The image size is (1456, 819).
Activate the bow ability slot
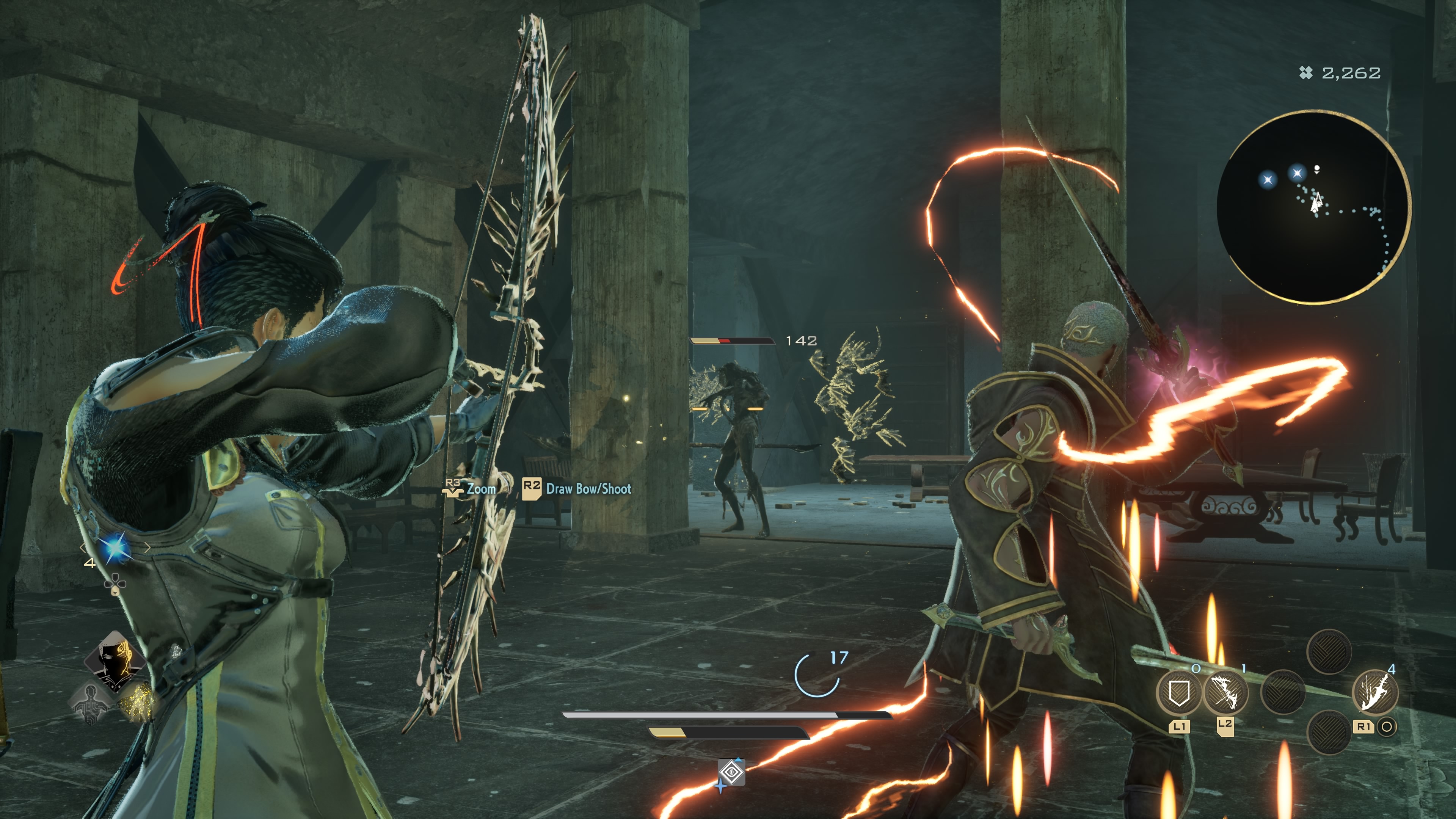[x=1225, y=693]
